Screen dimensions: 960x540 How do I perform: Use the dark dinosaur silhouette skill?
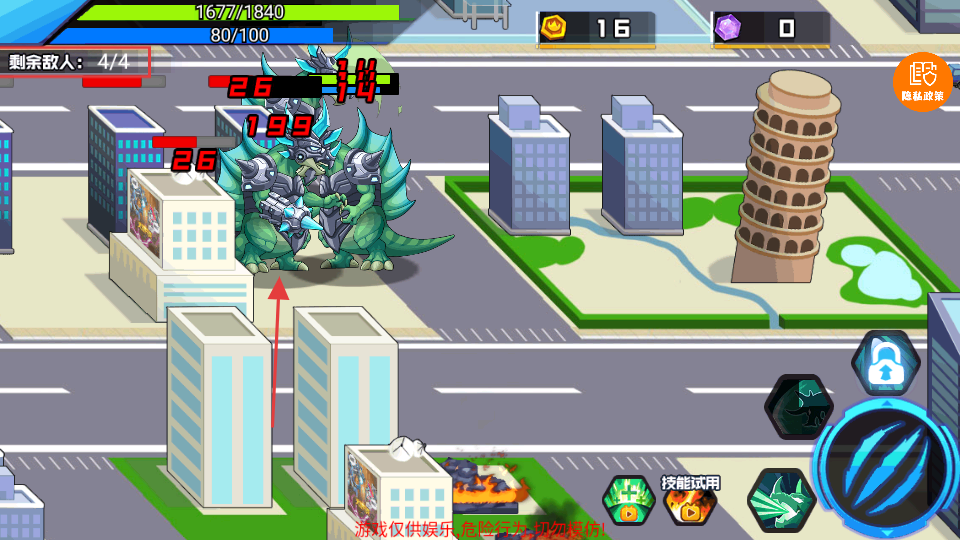[x=798, y=408]
